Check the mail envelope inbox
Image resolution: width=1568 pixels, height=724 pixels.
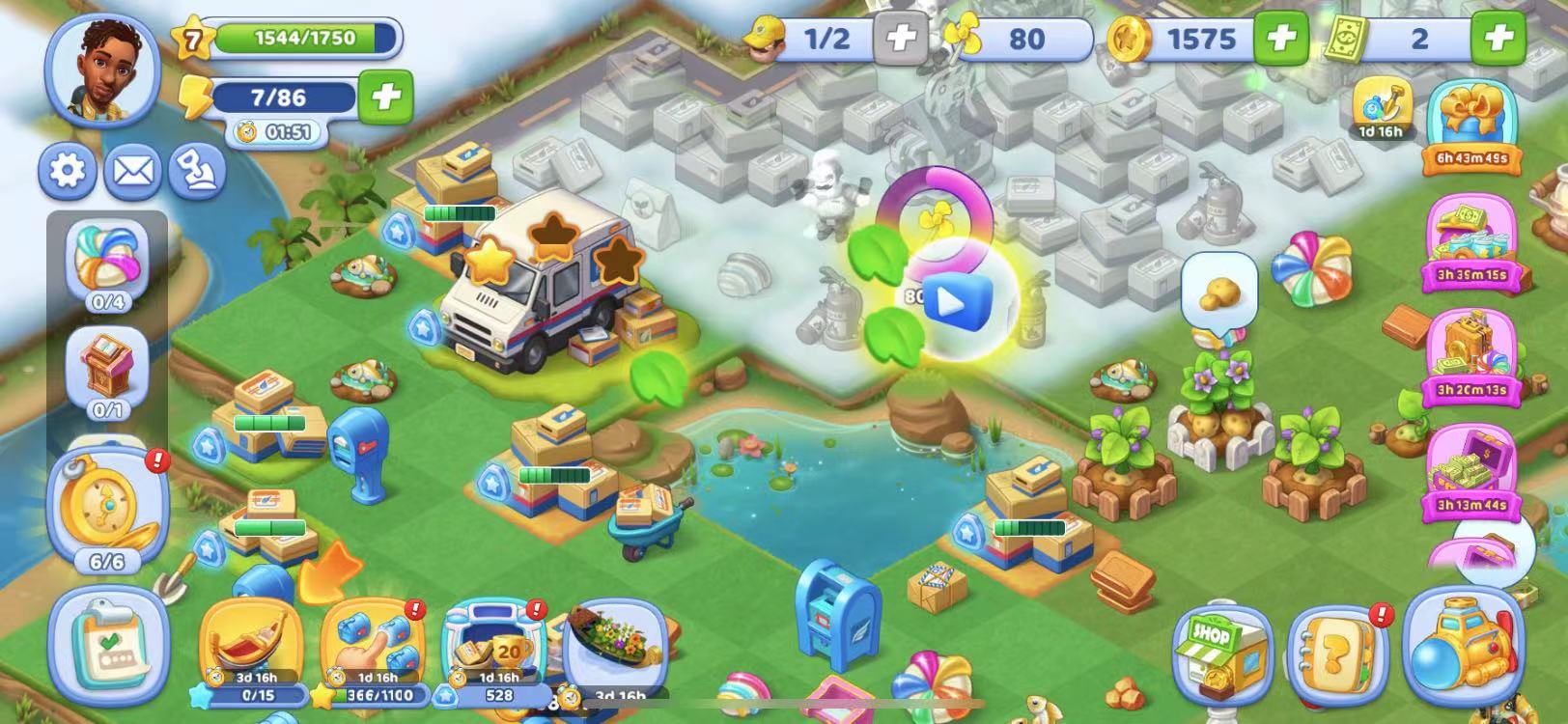[x=132, y=171]
